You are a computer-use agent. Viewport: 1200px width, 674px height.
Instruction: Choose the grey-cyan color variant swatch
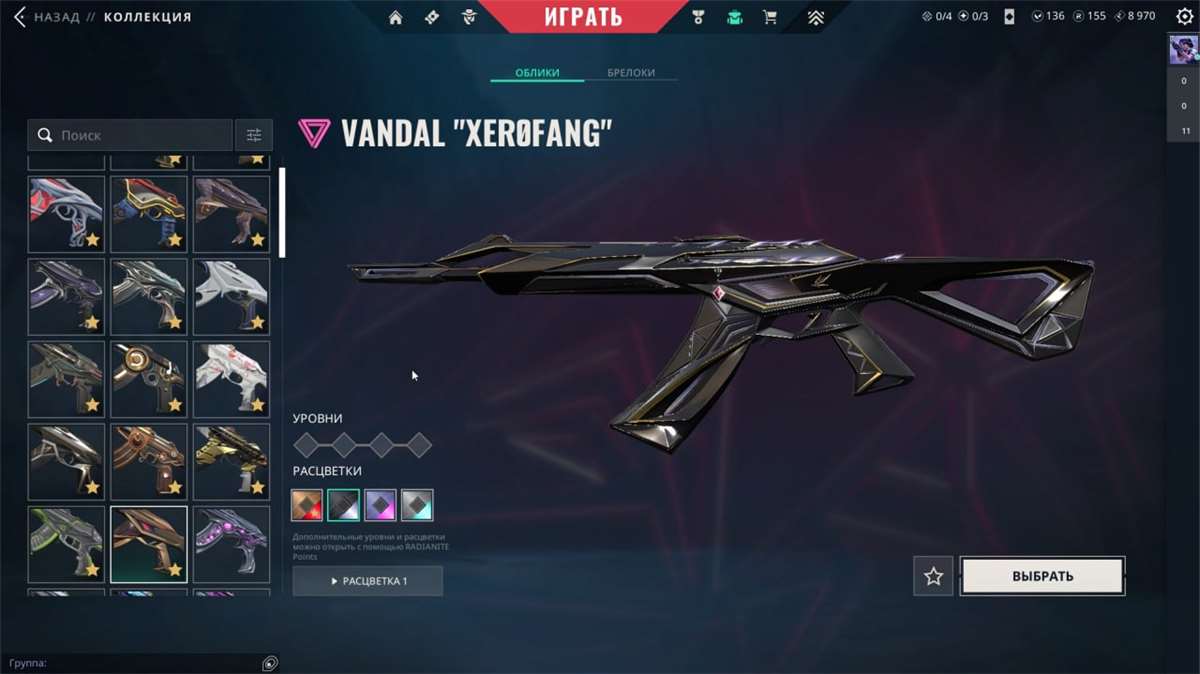point(417,505)
